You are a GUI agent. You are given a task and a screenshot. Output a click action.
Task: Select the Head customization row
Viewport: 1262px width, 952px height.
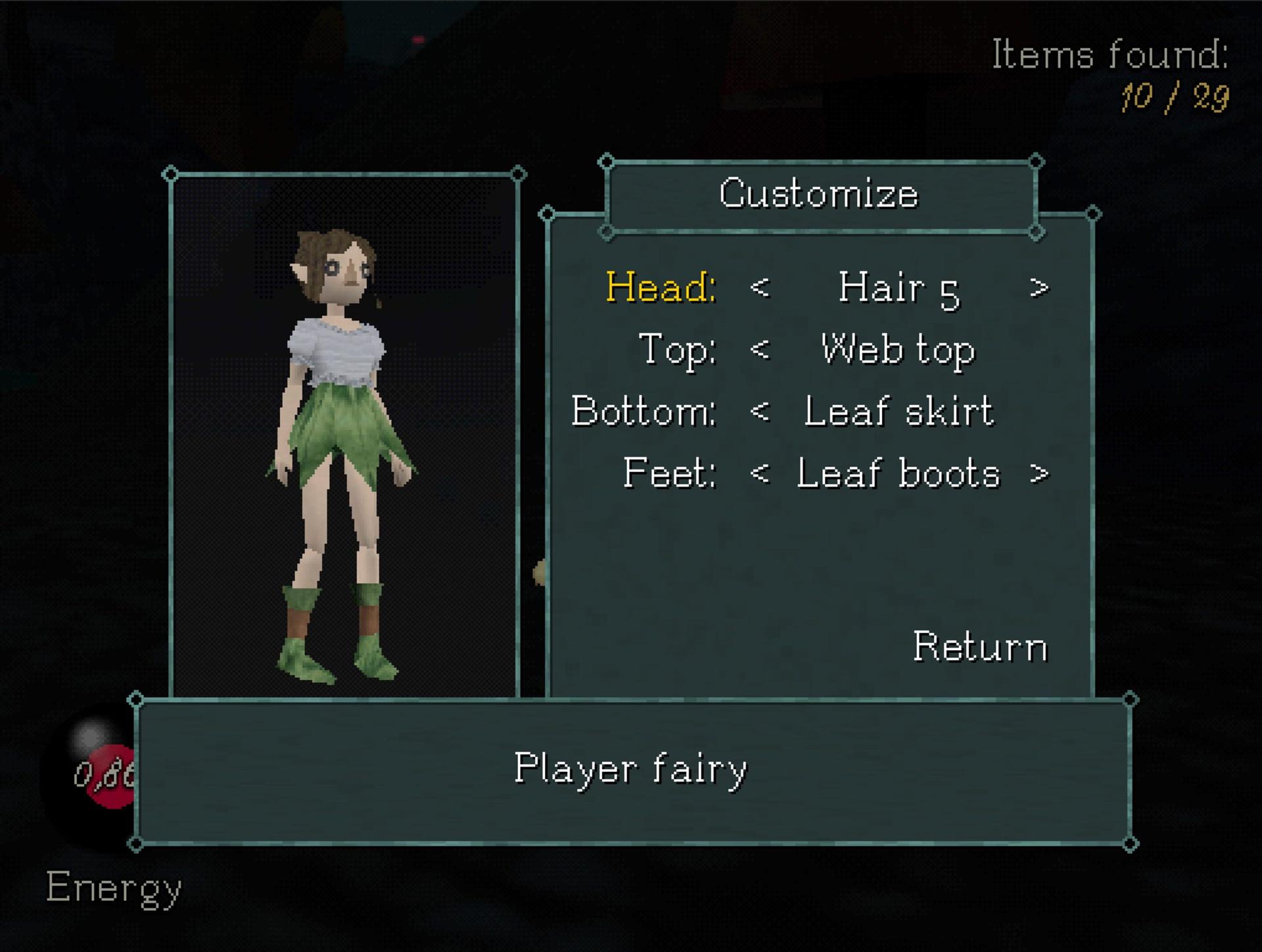tap(661, 287)
